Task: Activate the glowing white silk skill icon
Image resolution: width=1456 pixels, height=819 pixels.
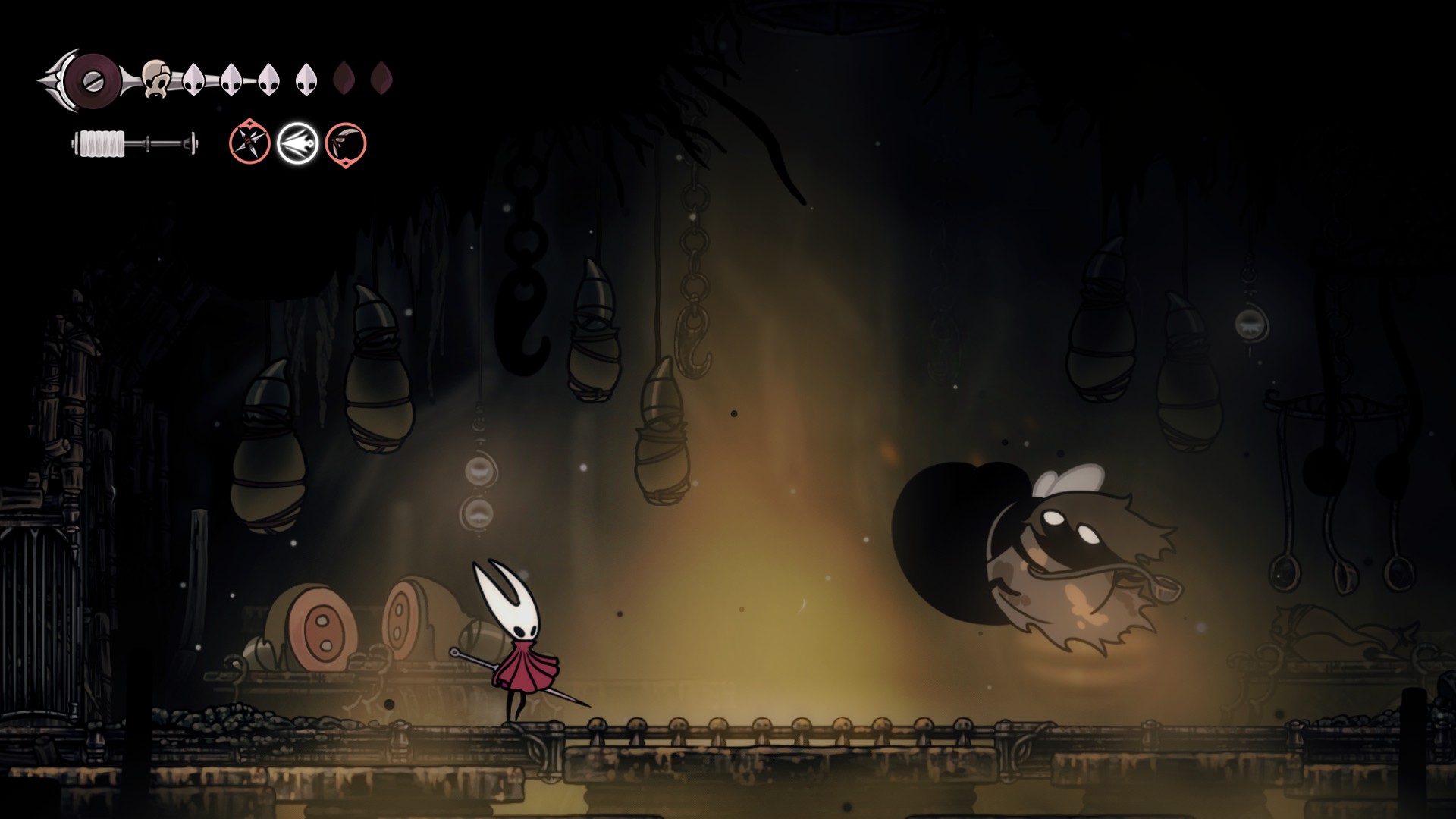Action: click(297, 143)
